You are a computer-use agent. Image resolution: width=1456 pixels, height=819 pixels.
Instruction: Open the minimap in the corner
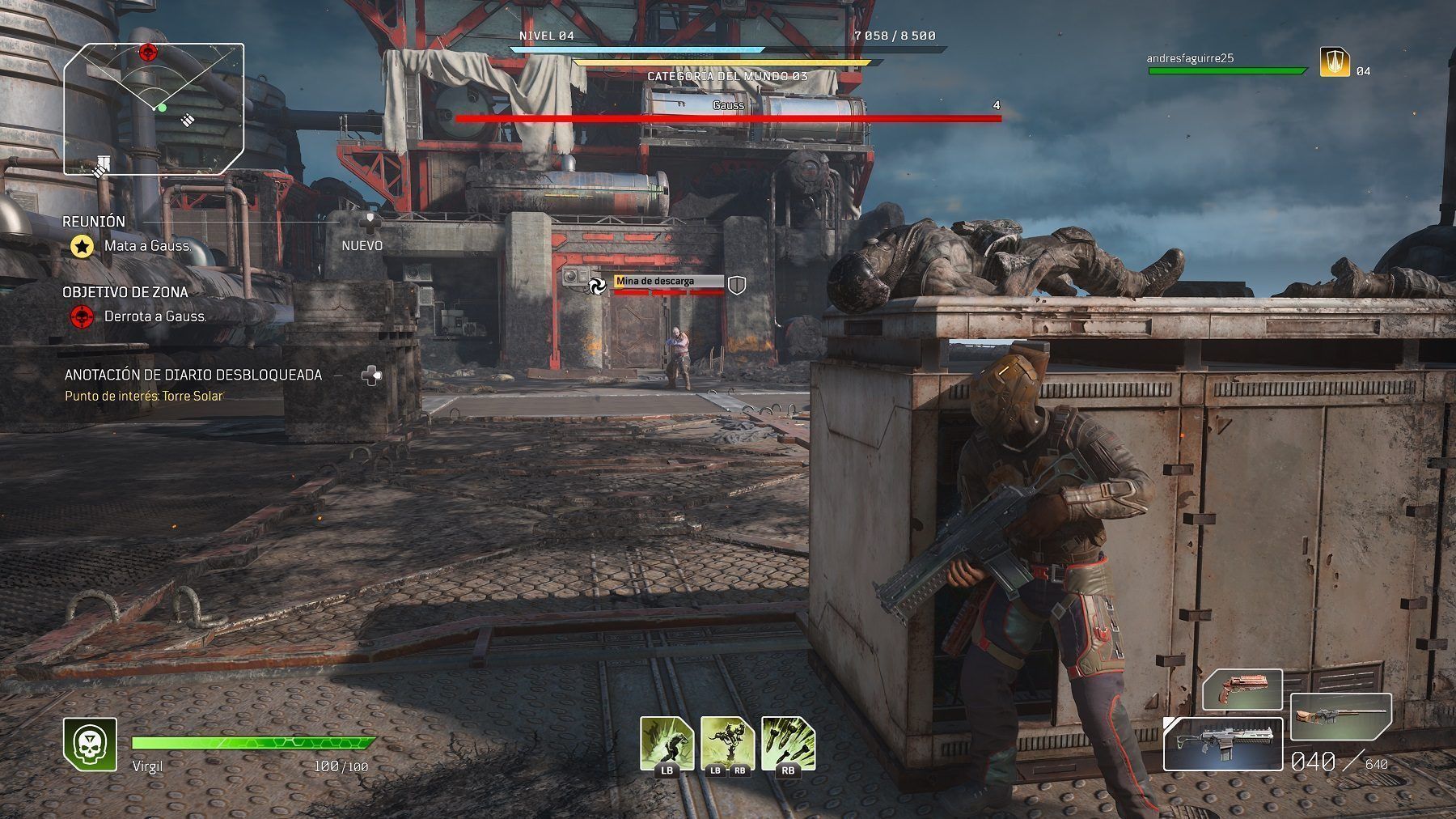[154, 108]
